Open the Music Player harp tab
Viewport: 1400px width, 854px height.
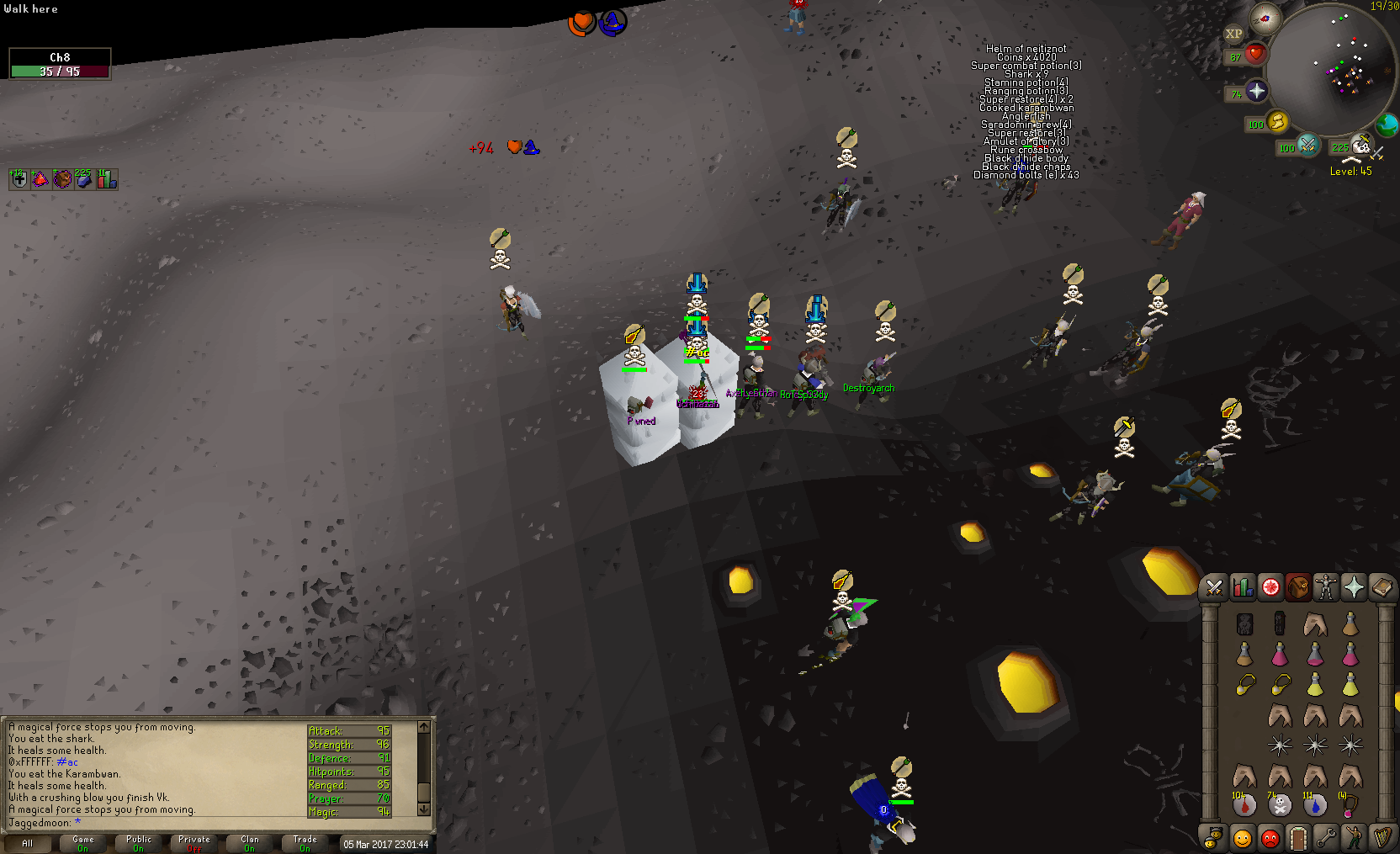click(1381, 838)
